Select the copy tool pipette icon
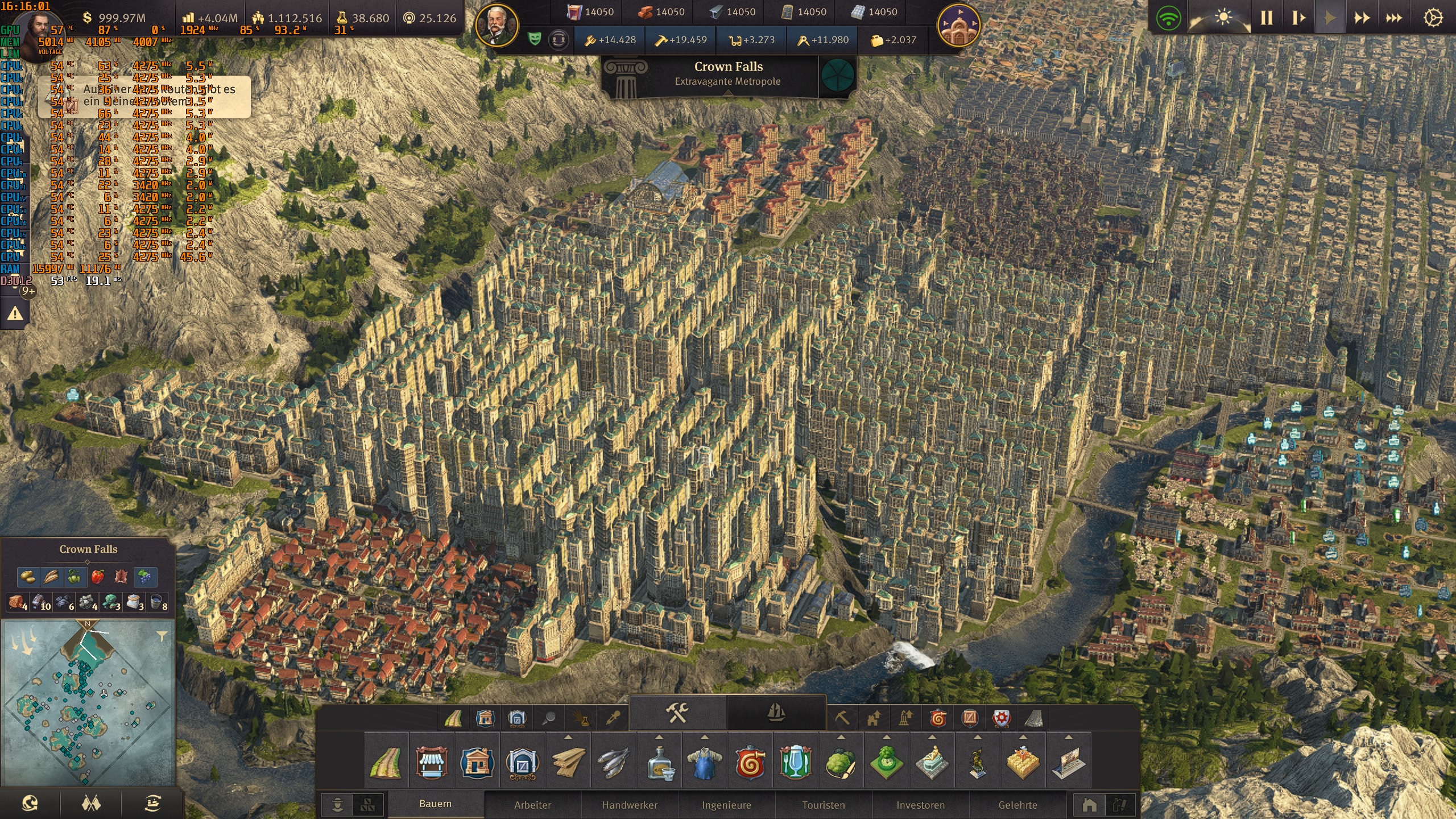This screenshot has height=819, width=1456. (613, 717)
